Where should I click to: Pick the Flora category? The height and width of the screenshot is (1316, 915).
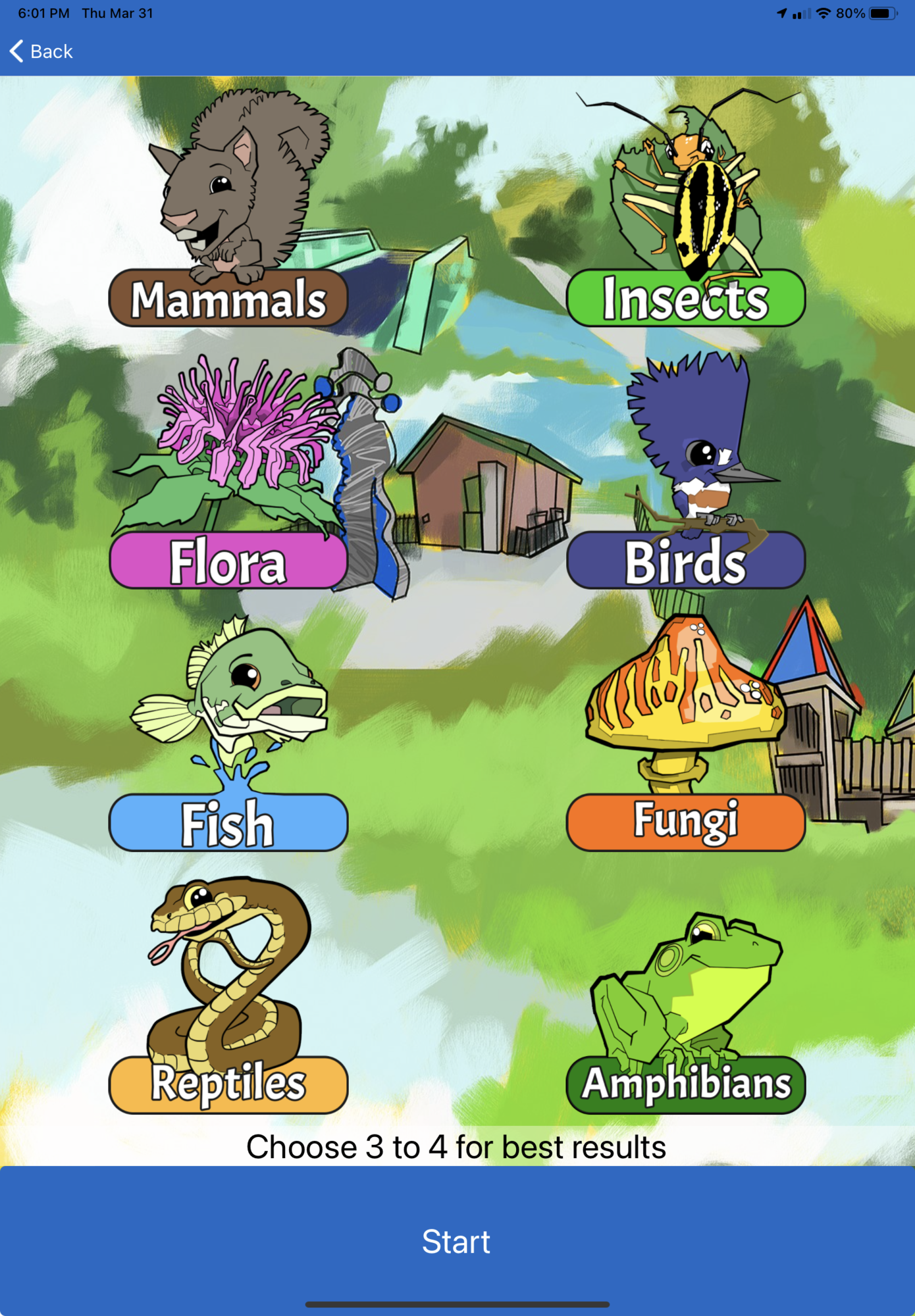(x=228, y=561)
